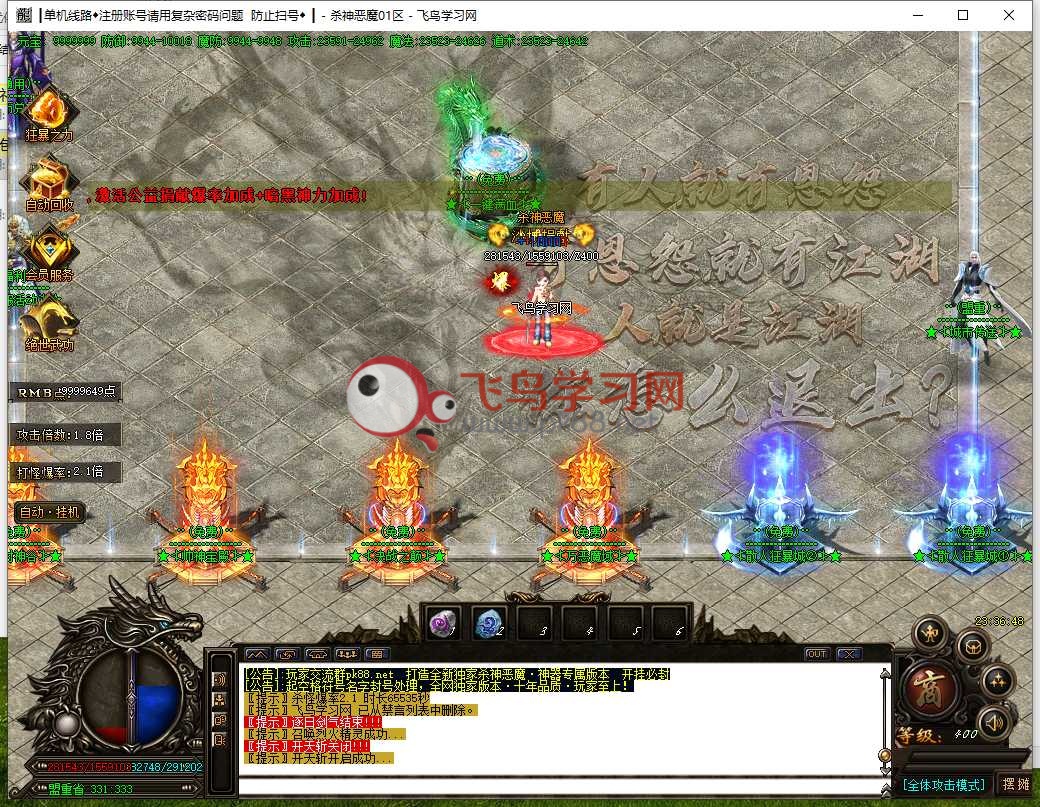Open the 会员服务 membership menu

[x=47, y=249]
